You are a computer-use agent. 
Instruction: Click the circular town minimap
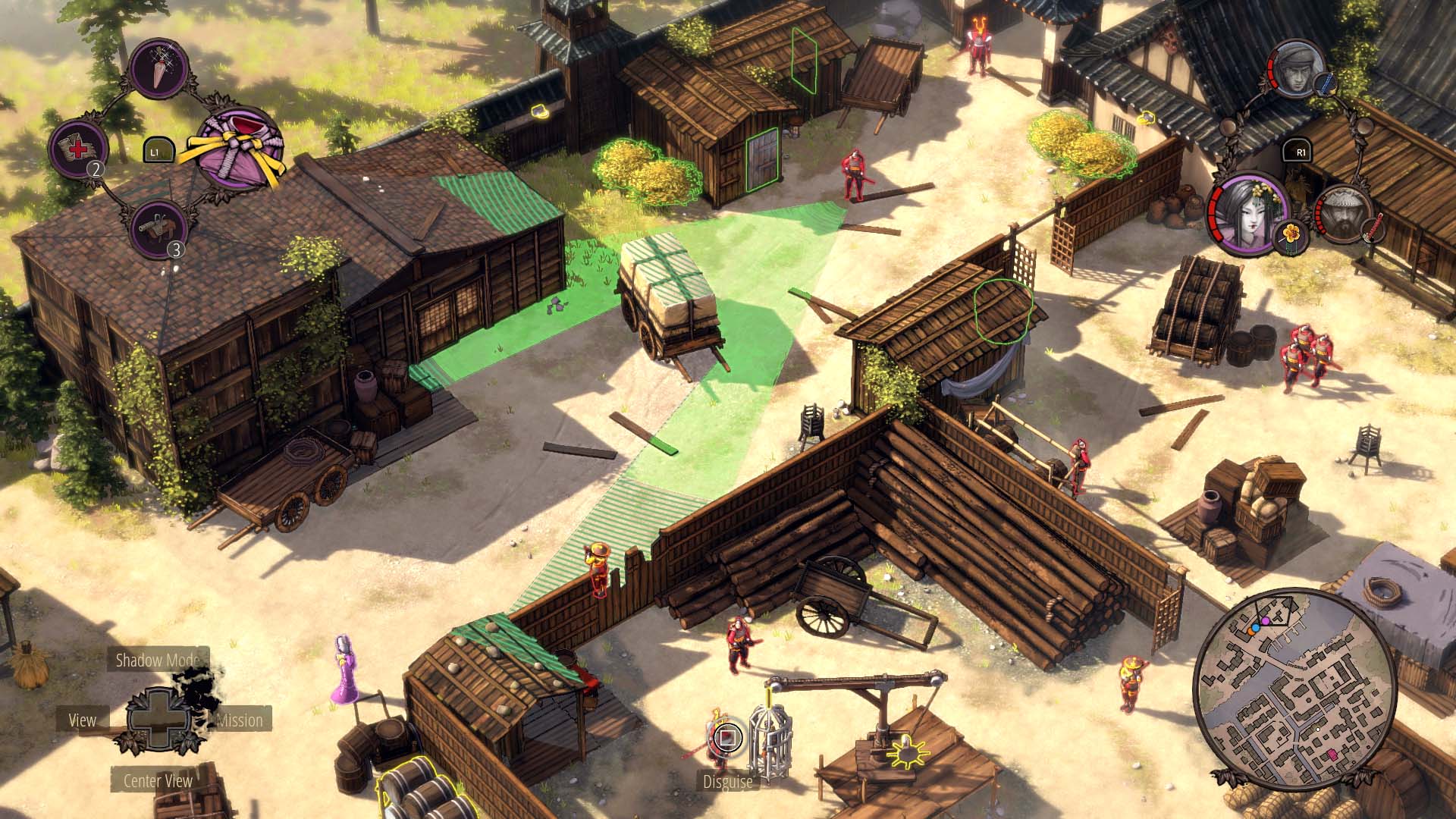pos(1292,689)
